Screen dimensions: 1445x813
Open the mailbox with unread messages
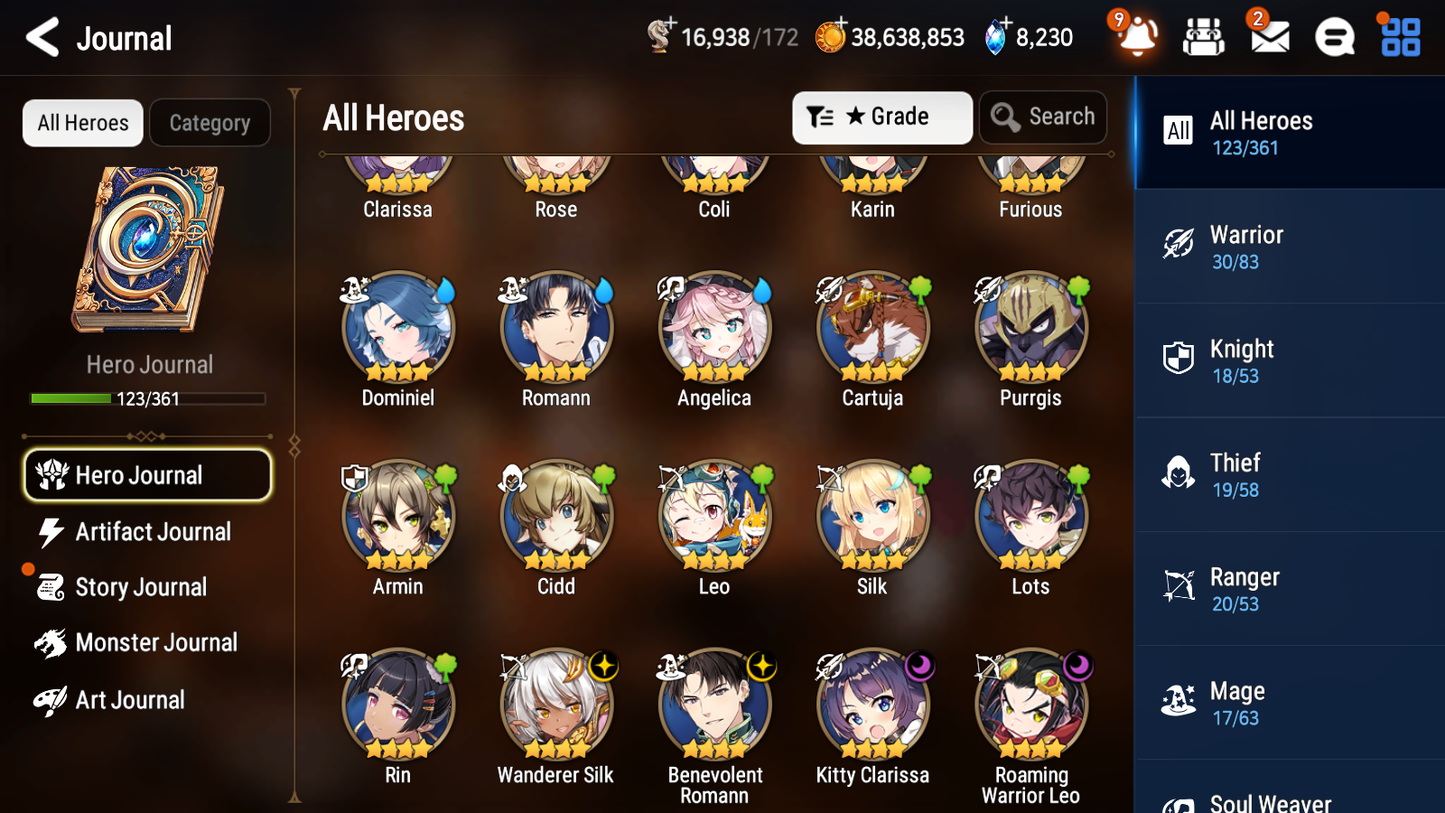(x=1268, y=37)
